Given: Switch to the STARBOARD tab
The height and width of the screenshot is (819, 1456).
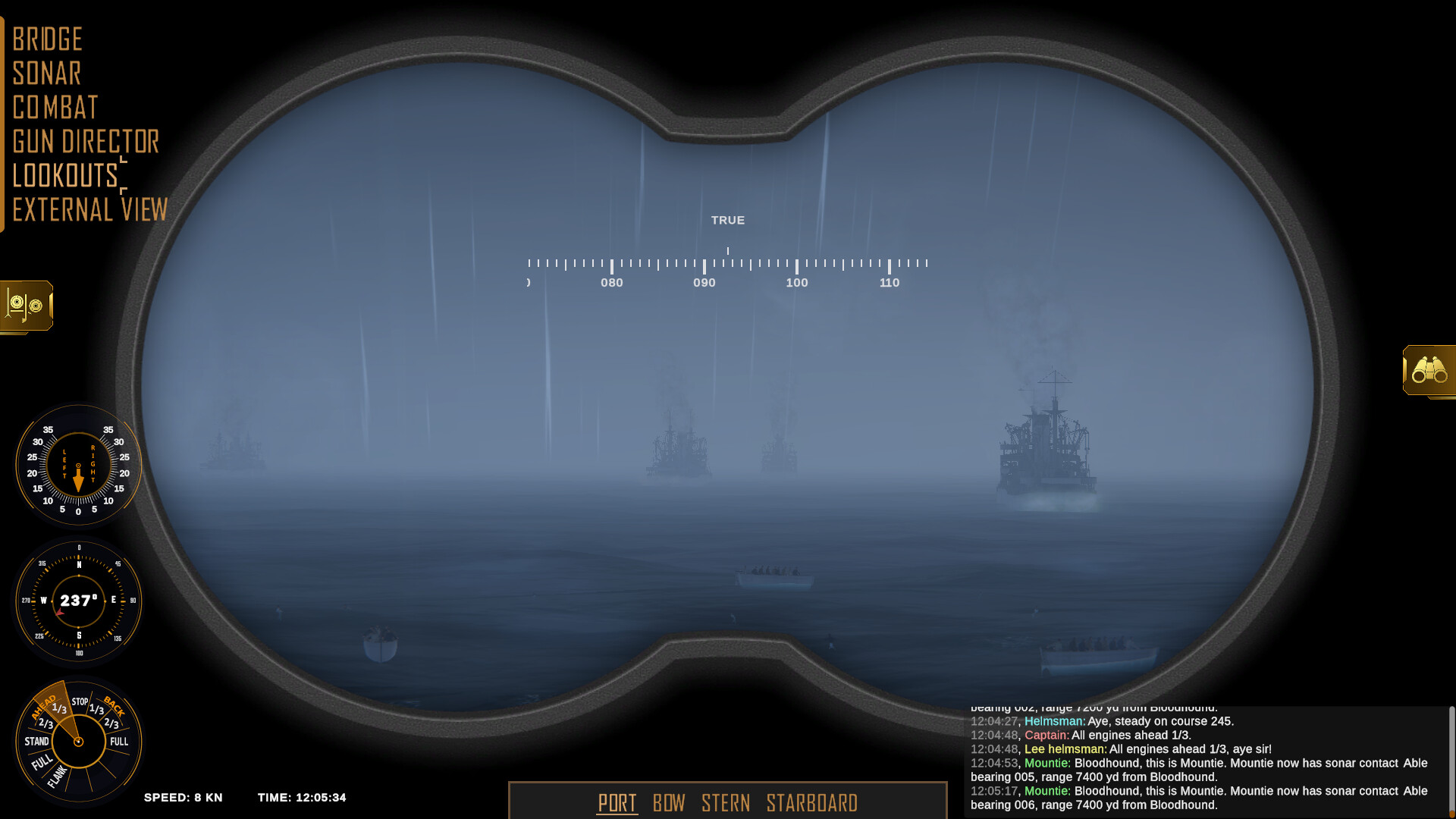Looking at the screenshot, I should point(811,803).
